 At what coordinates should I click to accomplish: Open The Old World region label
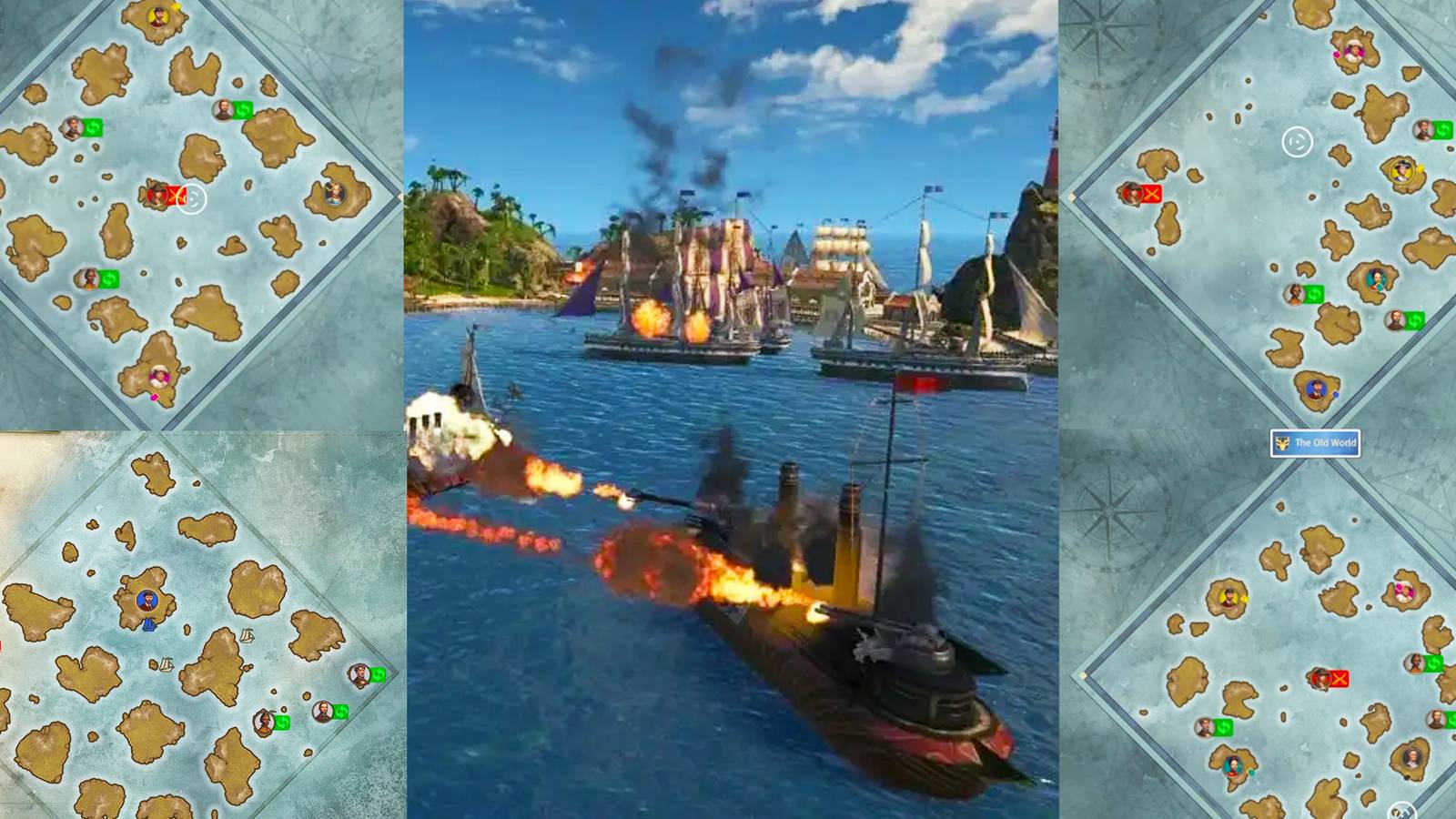tap(1314, 442)
